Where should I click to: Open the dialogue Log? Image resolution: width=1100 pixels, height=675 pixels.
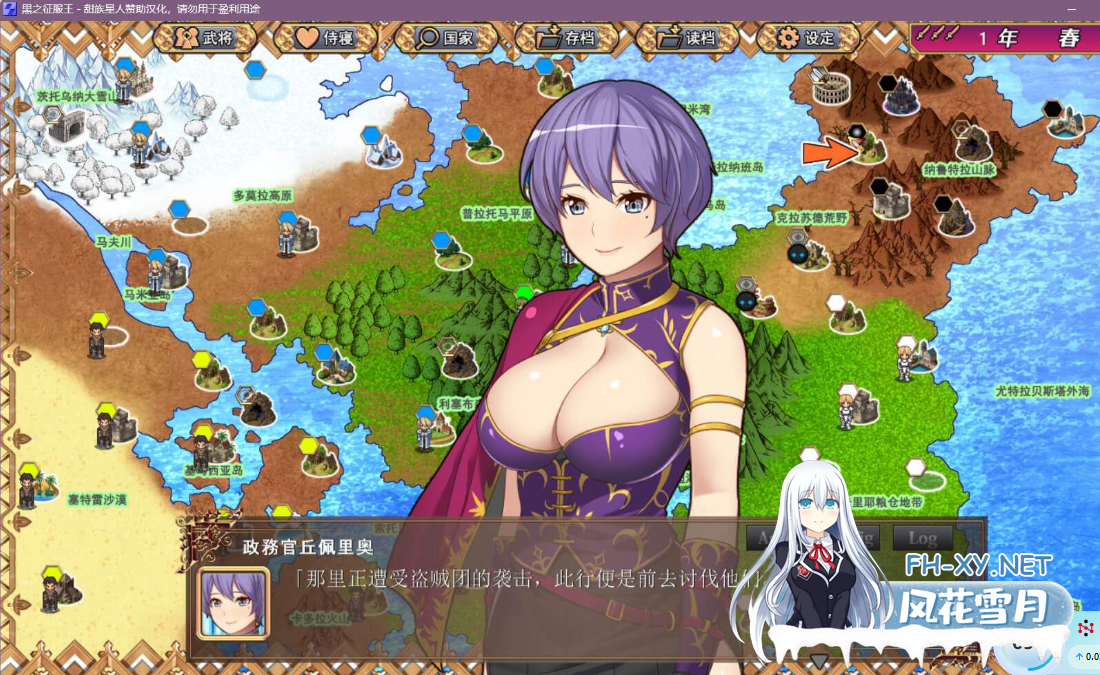(922, 538)
